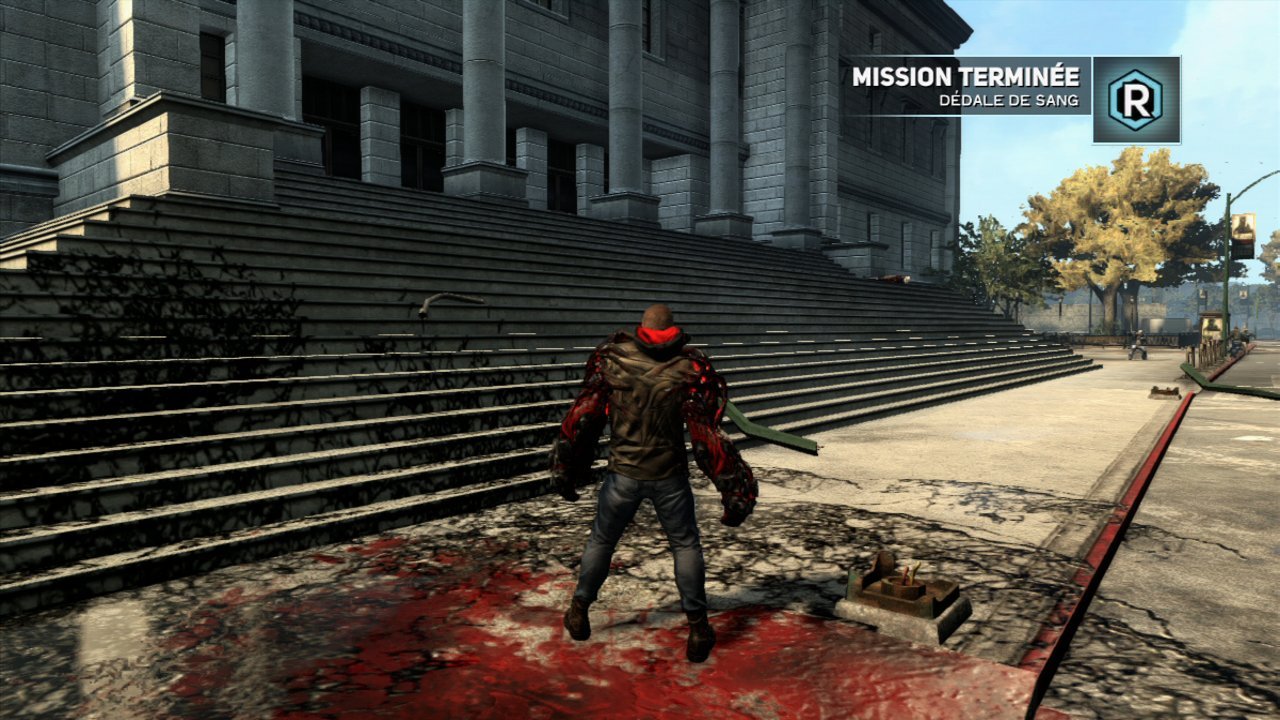Select the poster kiosk by the sidewalk
The width and height of the screenshot is (1280, 720).
coord(1212,325)
